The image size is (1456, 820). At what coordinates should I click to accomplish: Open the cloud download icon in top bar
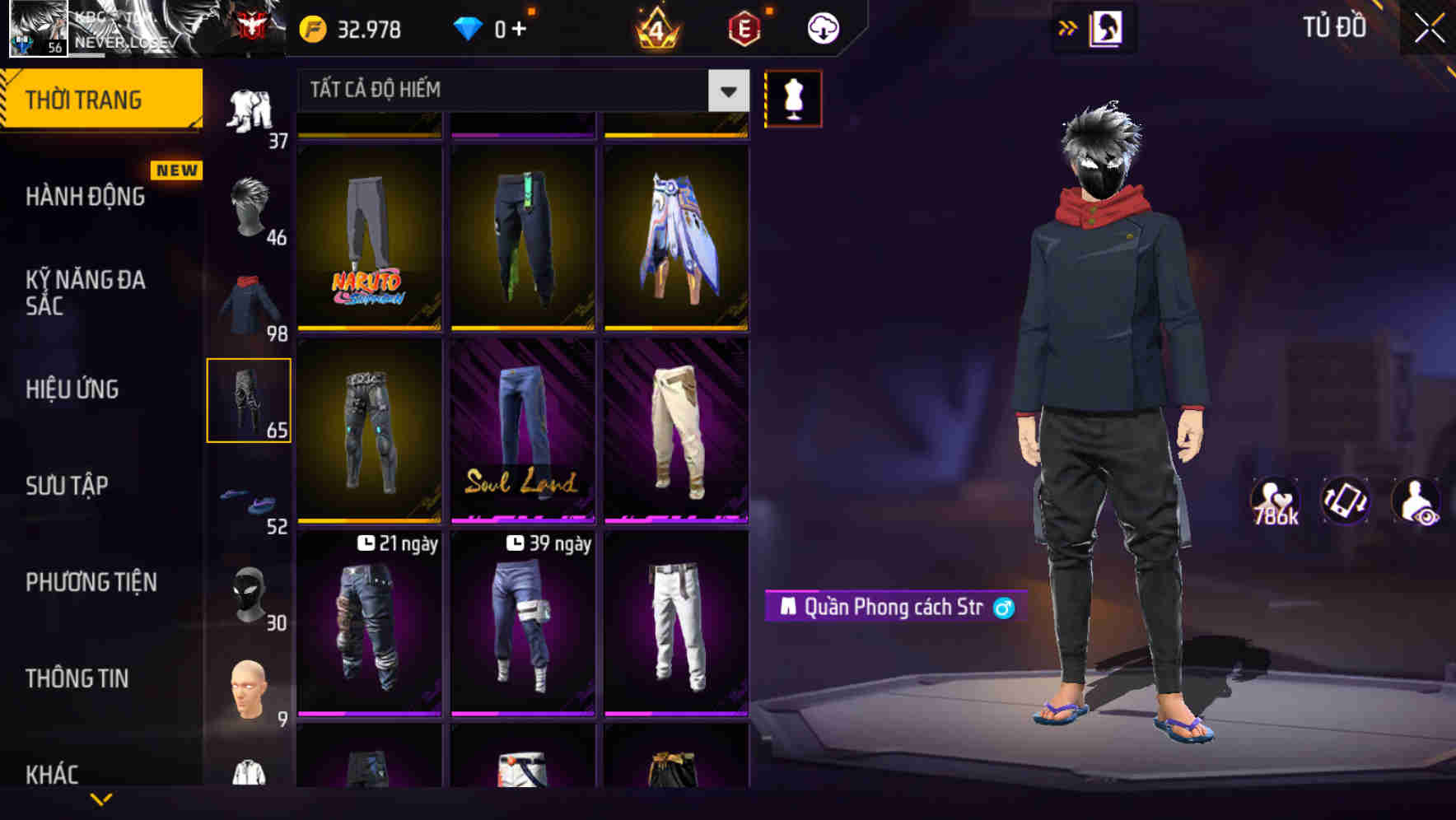tap(822, 27)
